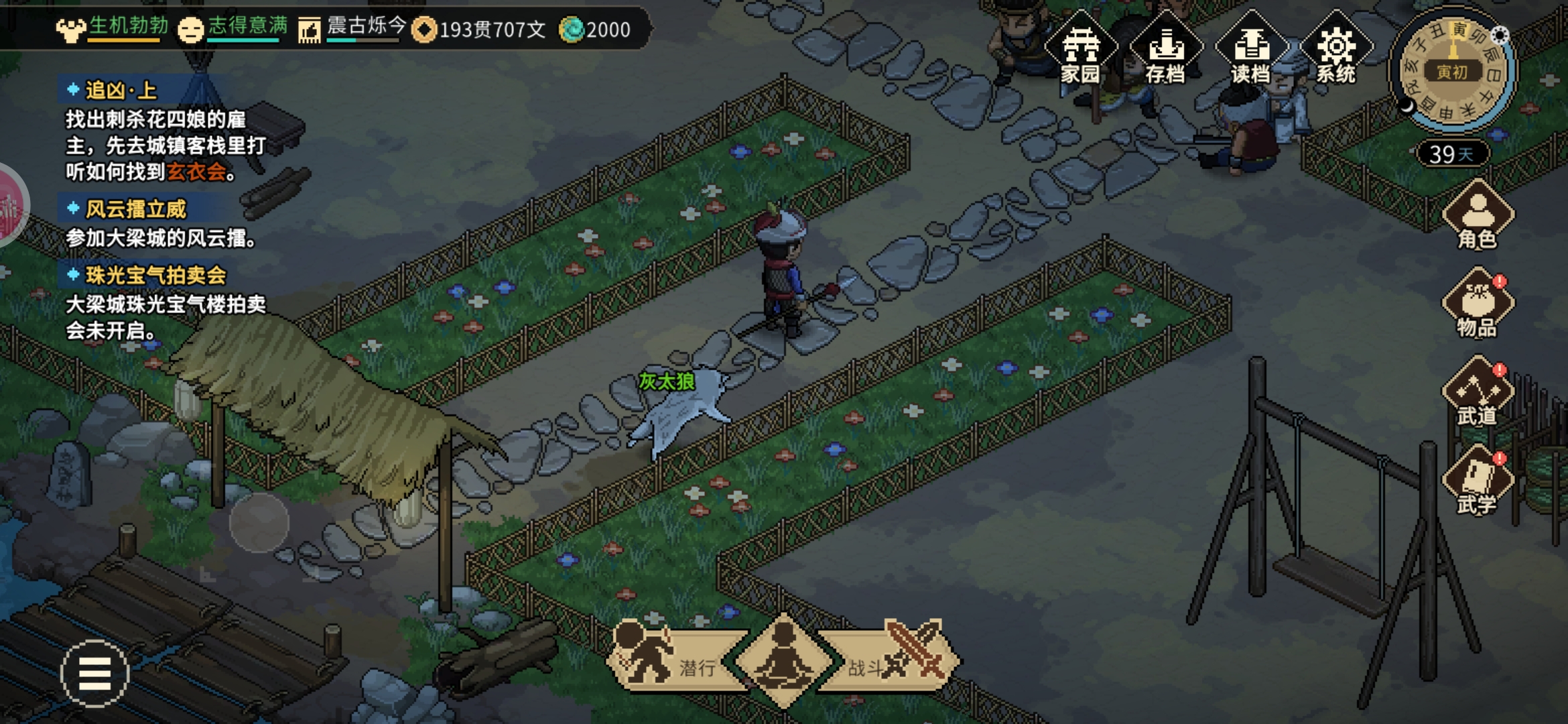Open the 武学 martial arts book
1568x724 pixels.
(x=1477, y=481)
